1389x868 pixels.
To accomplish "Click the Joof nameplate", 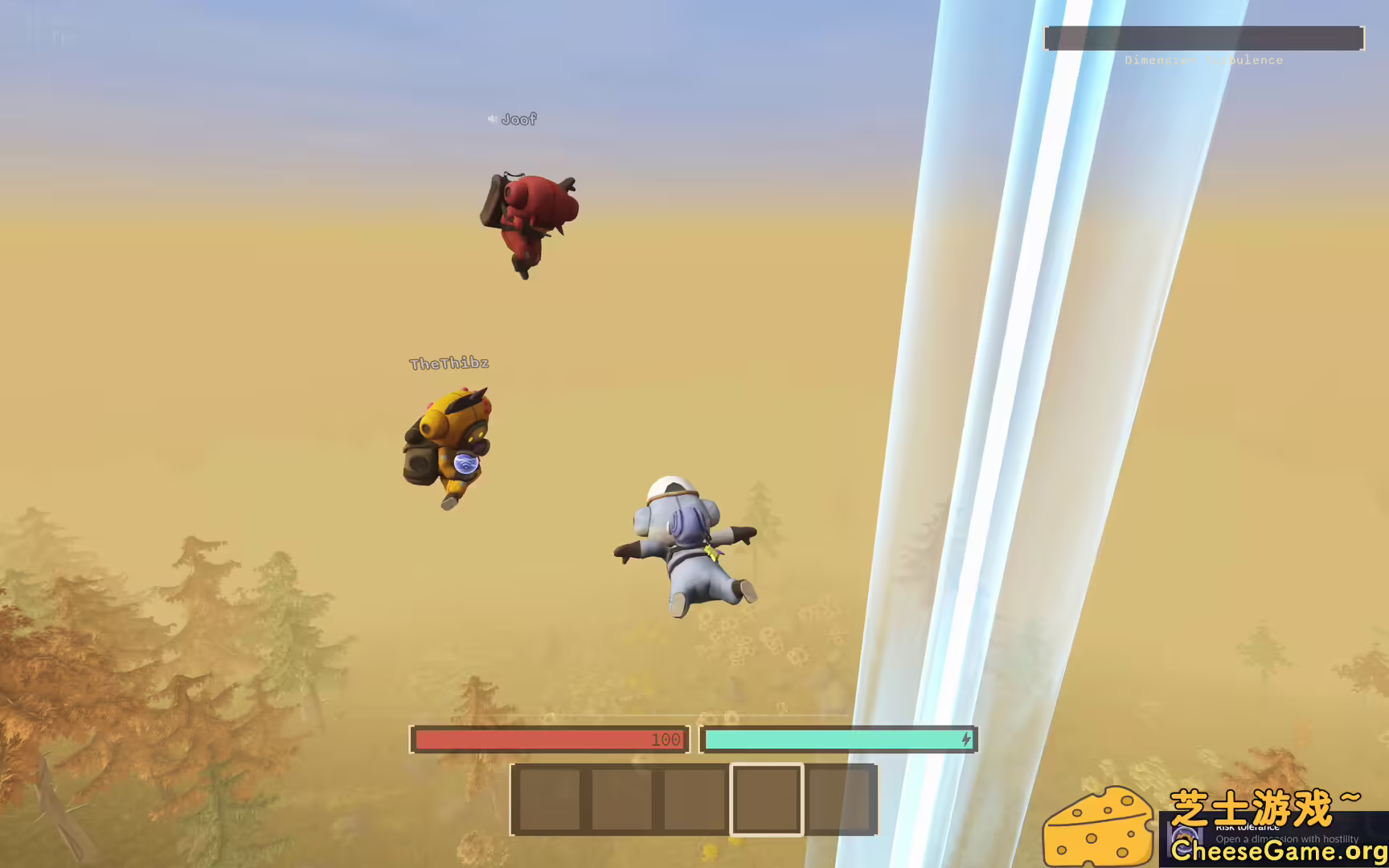I will (x=518, y=119).
